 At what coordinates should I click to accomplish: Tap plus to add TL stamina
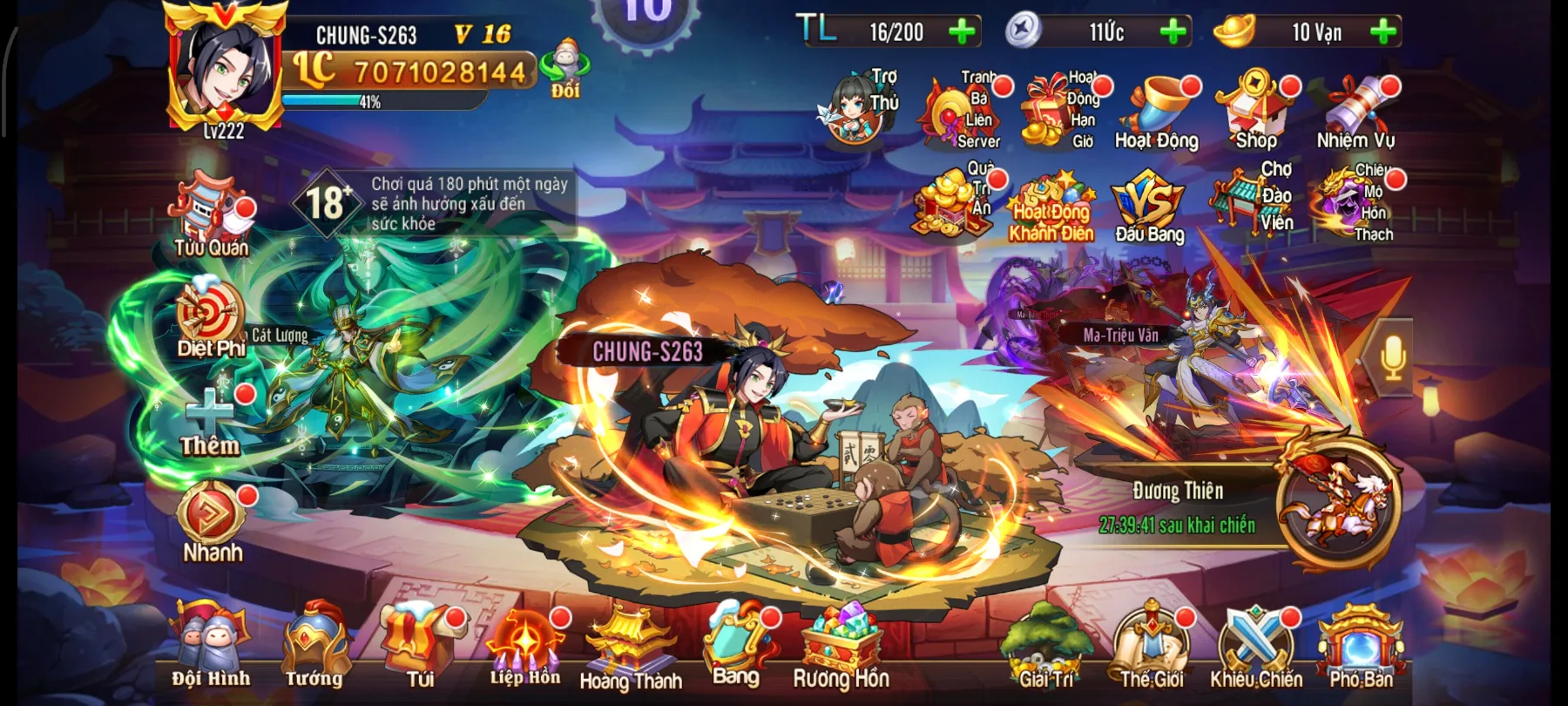[961, 33]
